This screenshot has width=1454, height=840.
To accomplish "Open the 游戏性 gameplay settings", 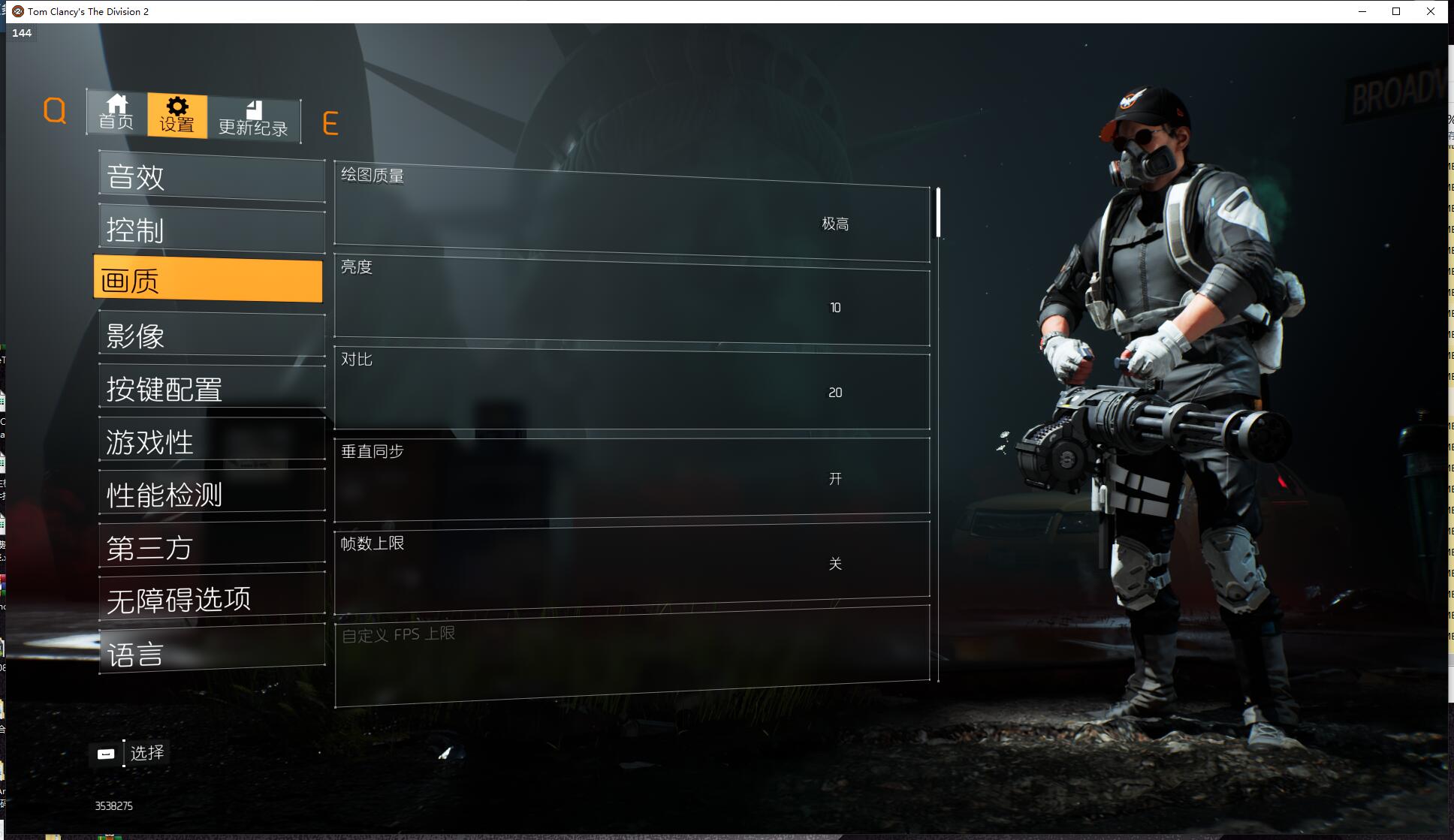I will 212,441.
